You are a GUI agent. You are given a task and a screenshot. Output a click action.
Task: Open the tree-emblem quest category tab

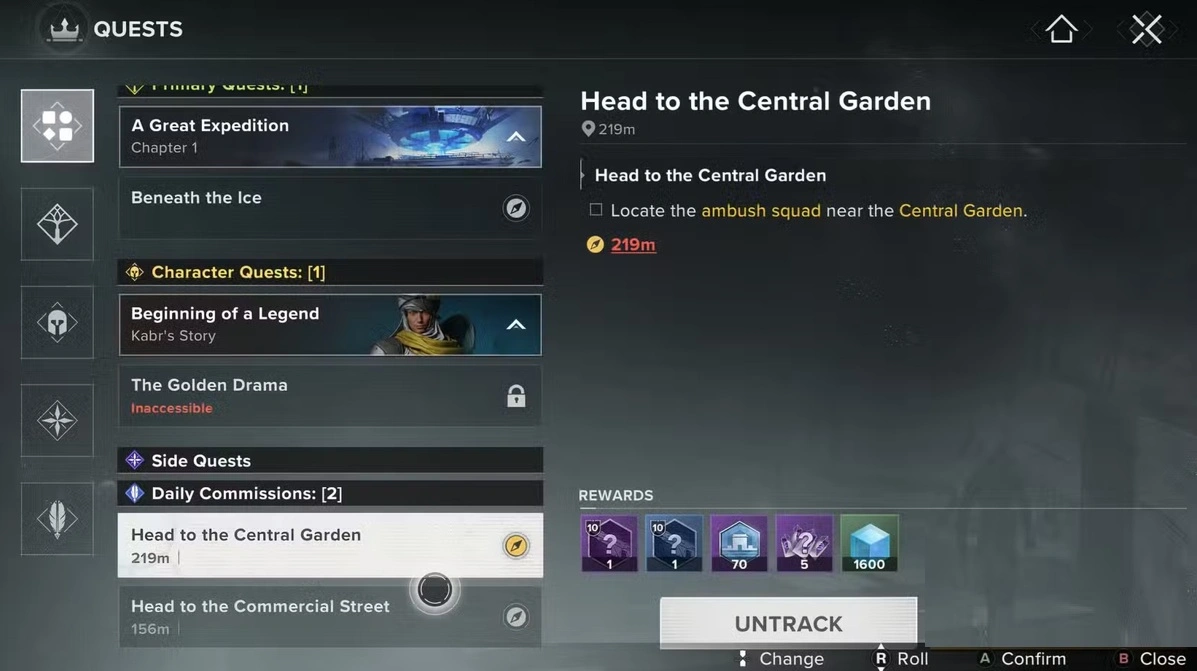point(57,224)
